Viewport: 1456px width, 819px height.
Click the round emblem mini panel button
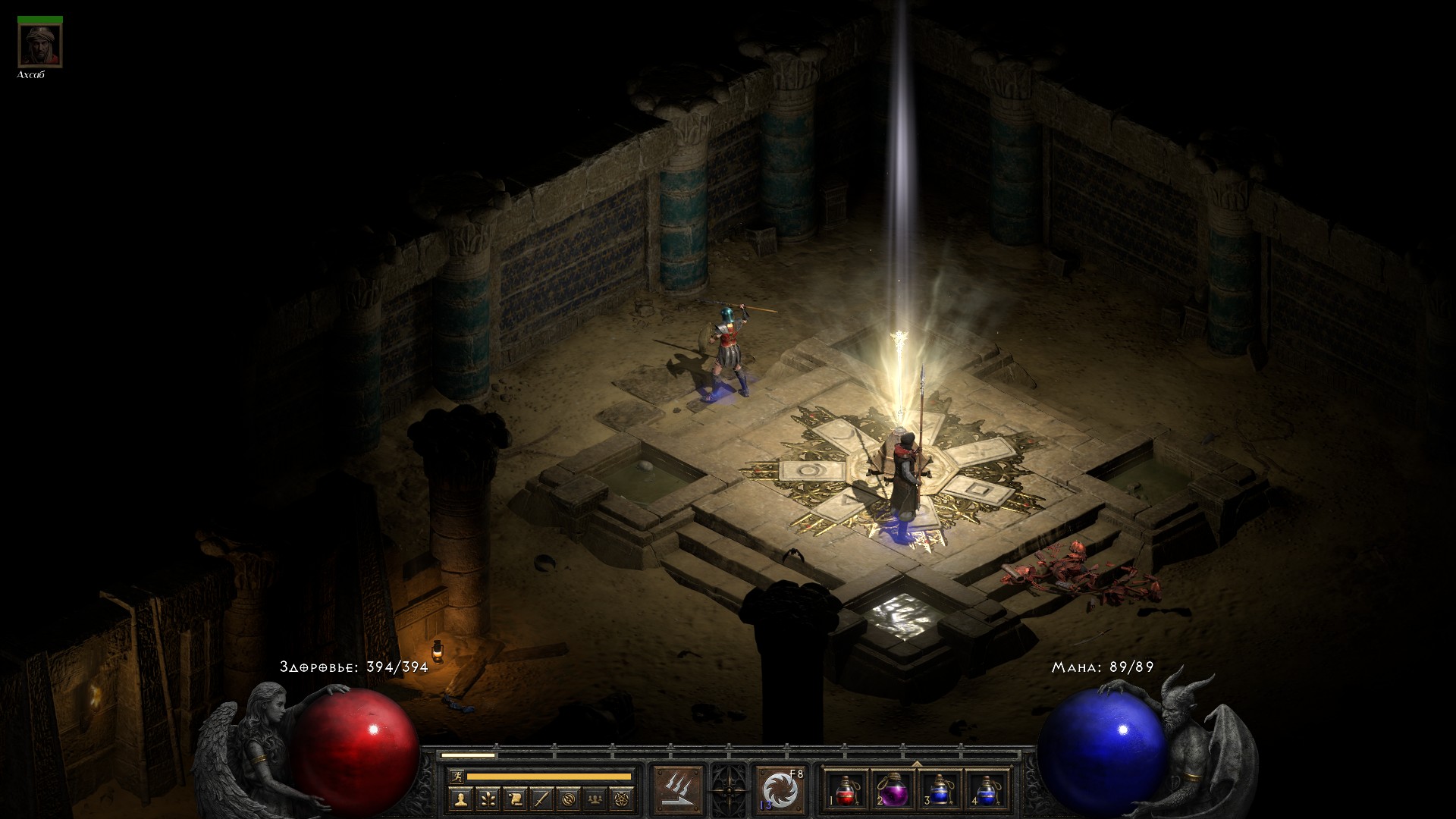(569, 799)
